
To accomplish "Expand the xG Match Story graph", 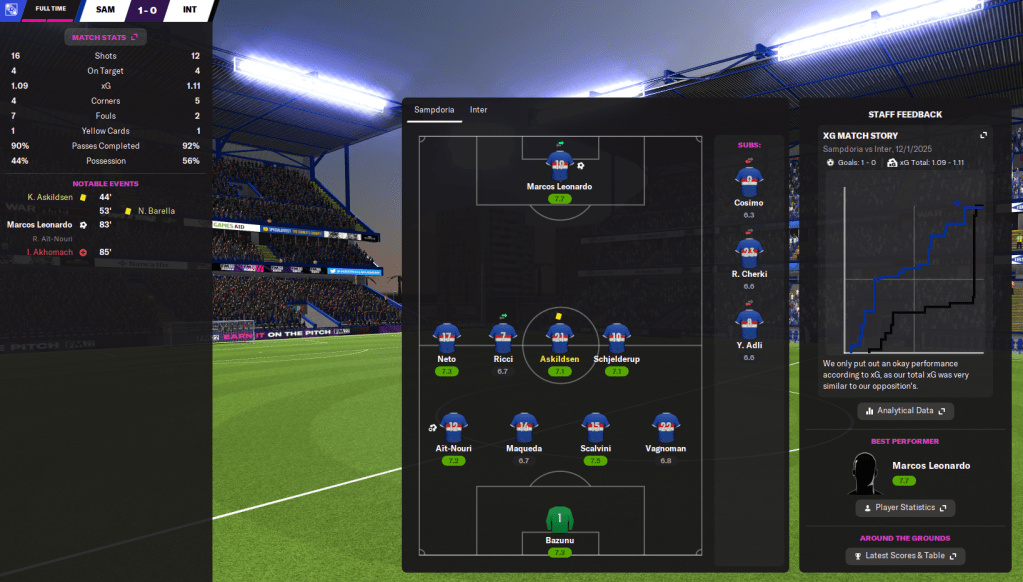I will click(x=983, y=135).
